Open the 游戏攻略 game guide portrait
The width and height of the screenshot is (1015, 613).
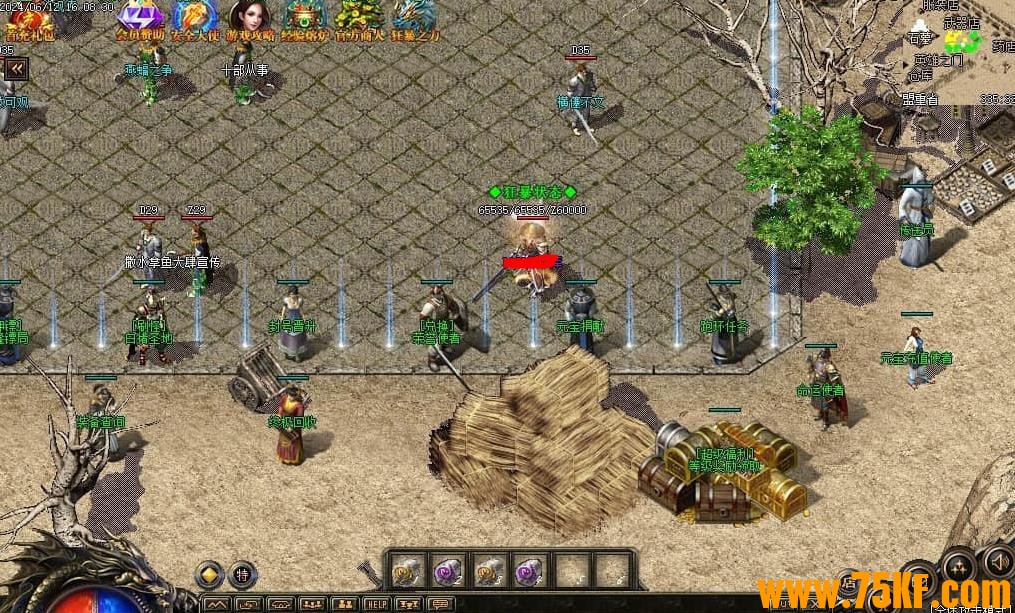[x=250, y=18]
